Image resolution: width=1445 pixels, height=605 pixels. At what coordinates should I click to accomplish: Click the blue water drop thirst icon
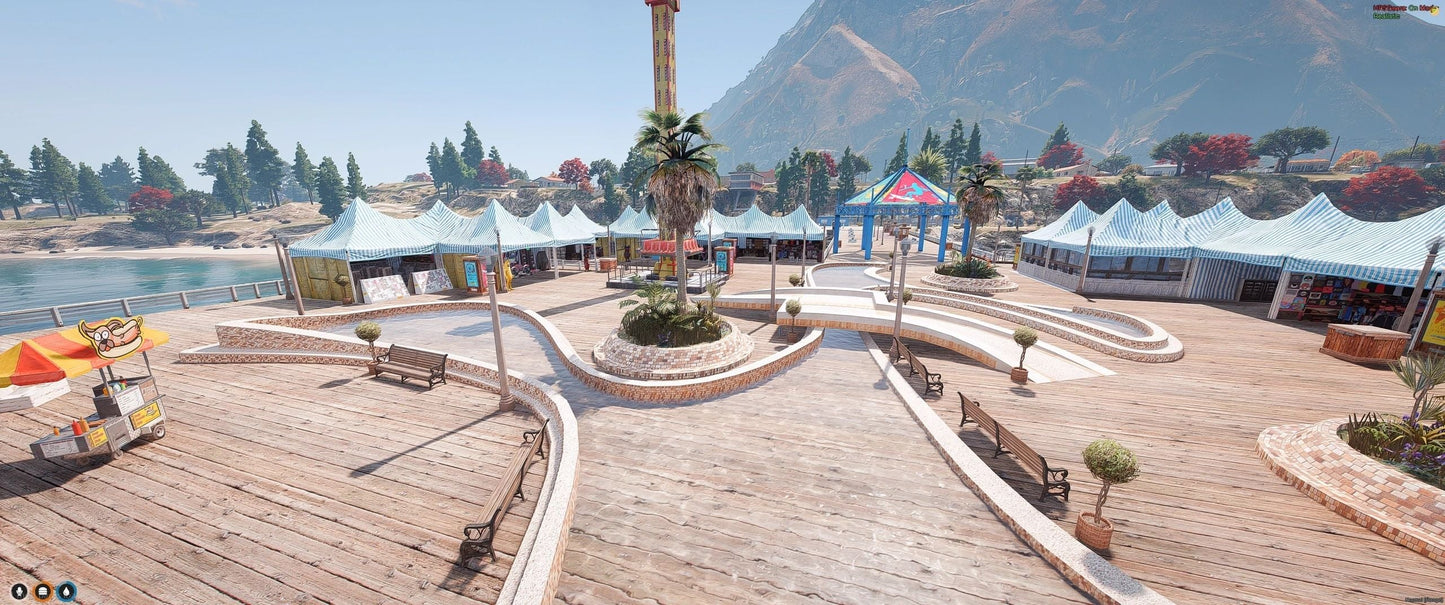click(66, 591)
